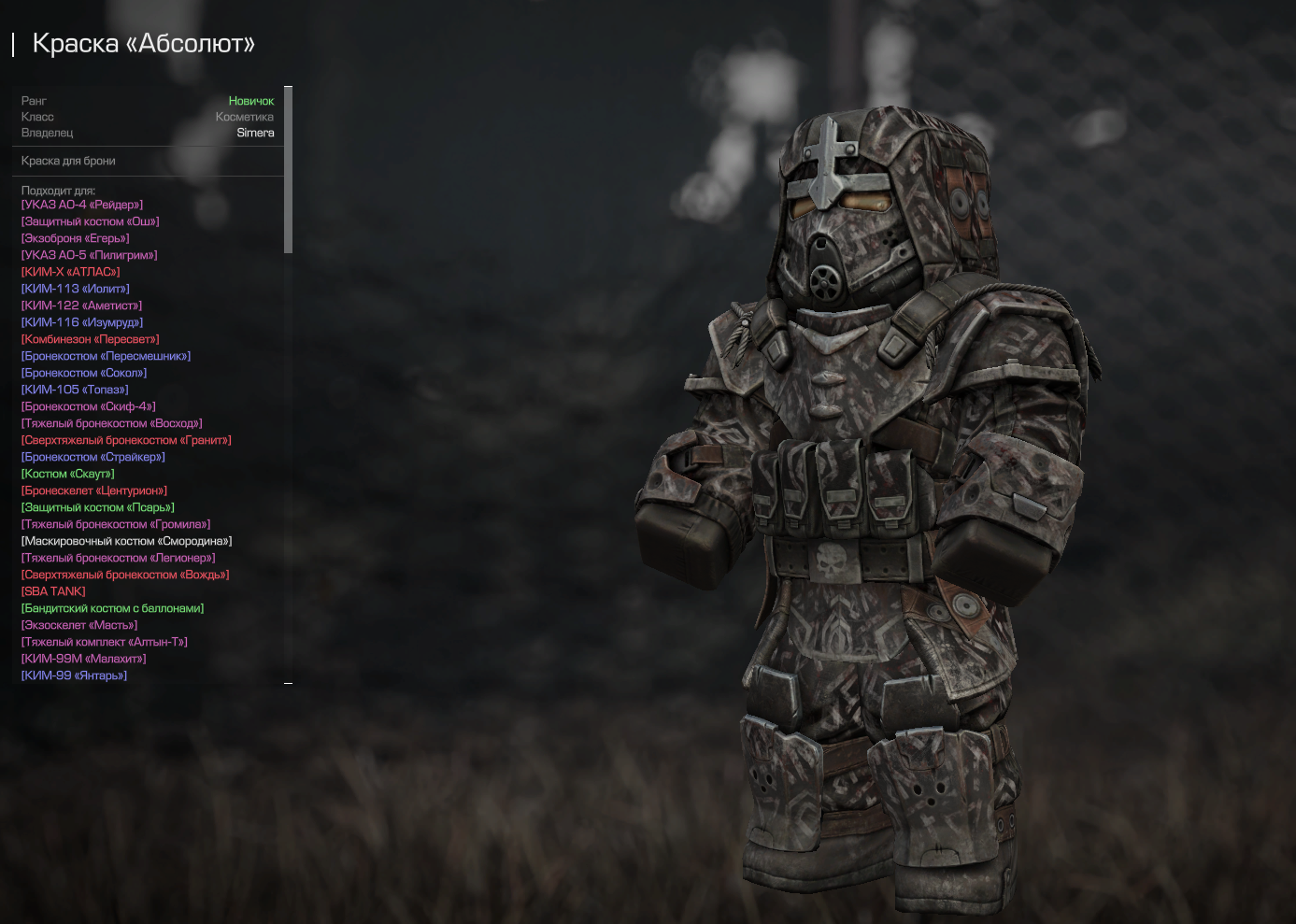This screenshot has height=924, width=1296.
Task: Click the Костюм «Скаут» entry
Action: coord(68,474)
